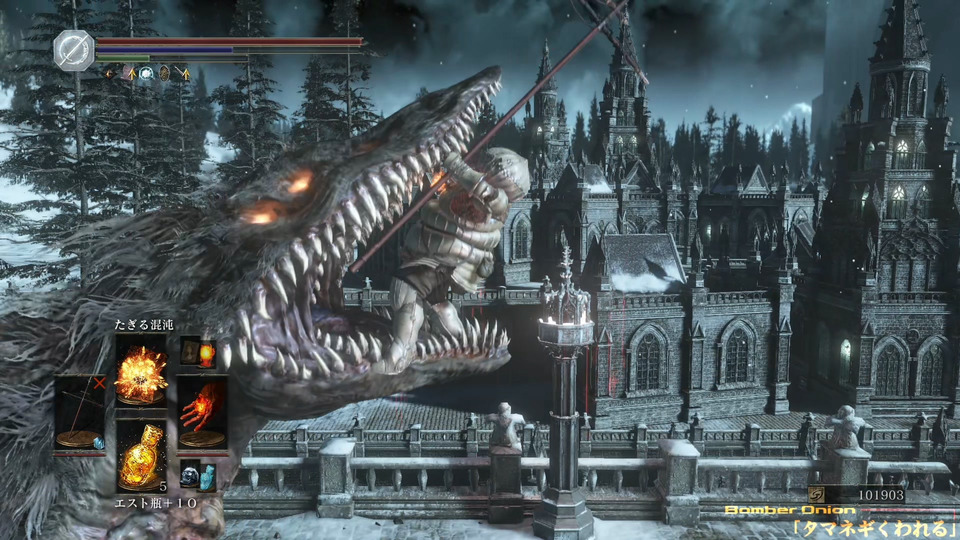Viewport: 960px width, 540px height.
Task: Click the white circular buff status icon
Action: [145, 72]
